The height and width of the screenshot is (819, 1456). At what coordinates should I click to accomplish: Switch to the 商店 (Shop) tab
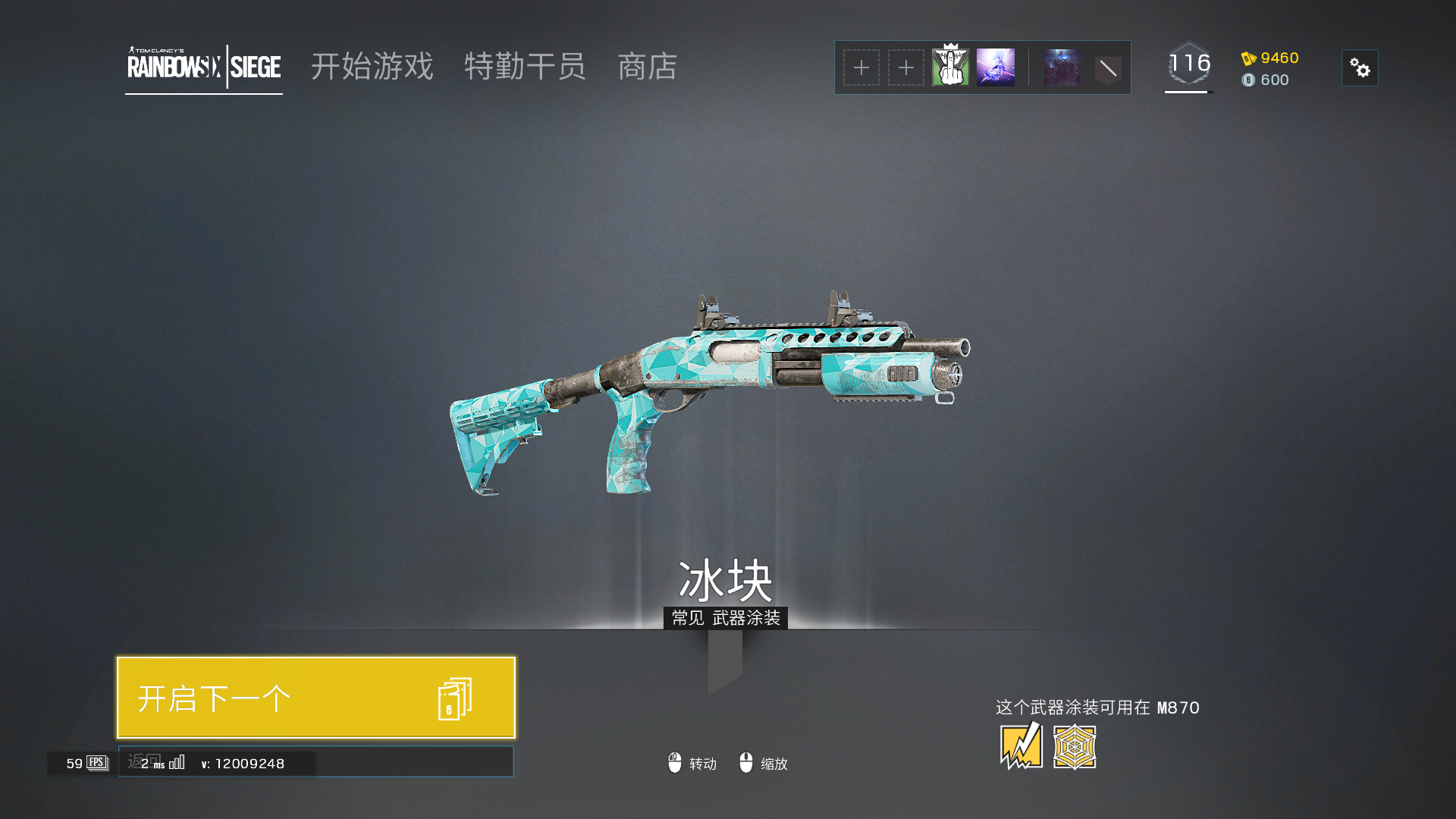click(x=647, y=67)
